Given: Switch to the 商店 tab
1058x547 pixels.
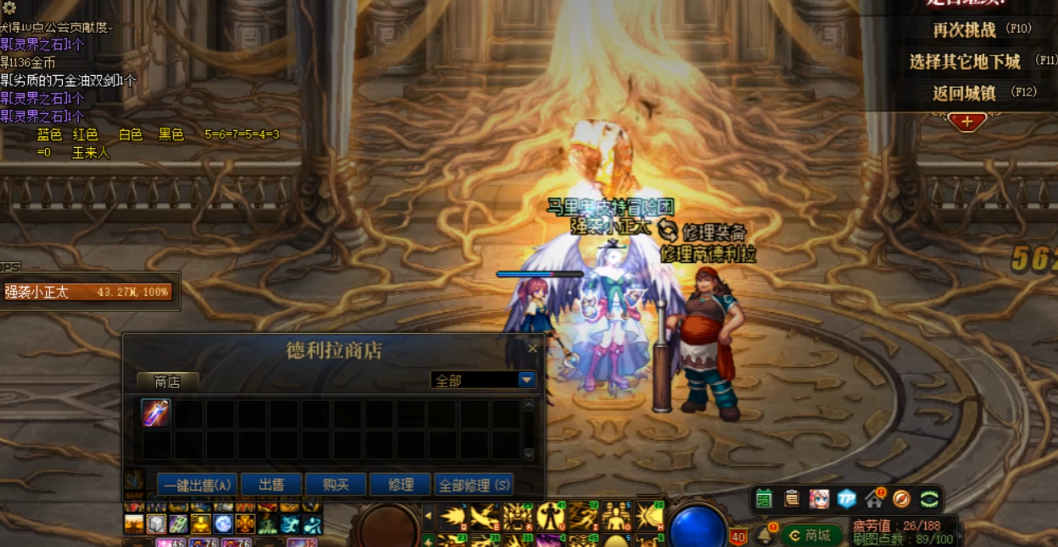Looking at the screenshot, I should click(167, 381).
